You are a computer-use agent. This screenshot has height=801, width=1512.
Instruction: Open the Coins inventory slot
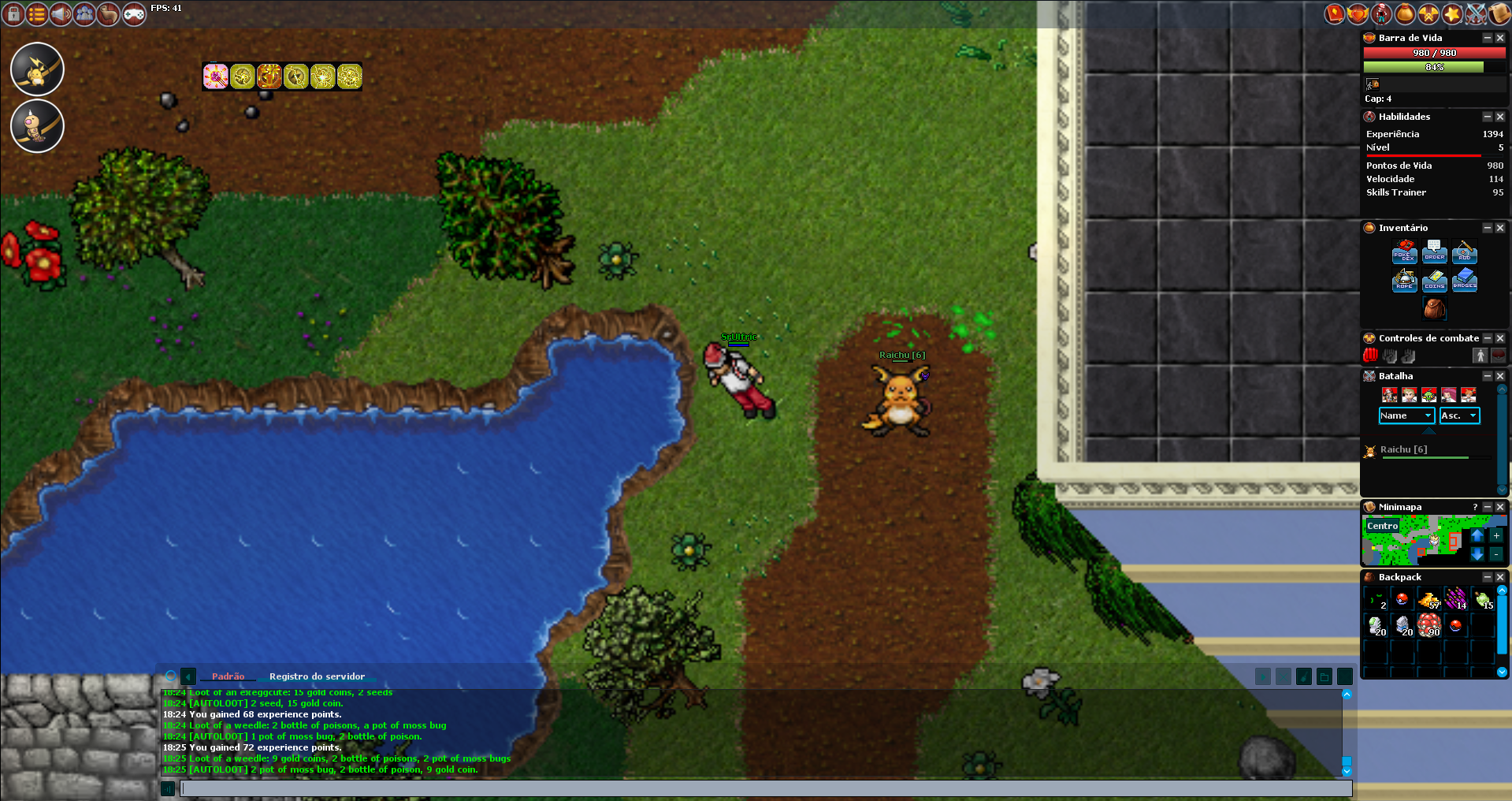click(x=1434, y=280)
